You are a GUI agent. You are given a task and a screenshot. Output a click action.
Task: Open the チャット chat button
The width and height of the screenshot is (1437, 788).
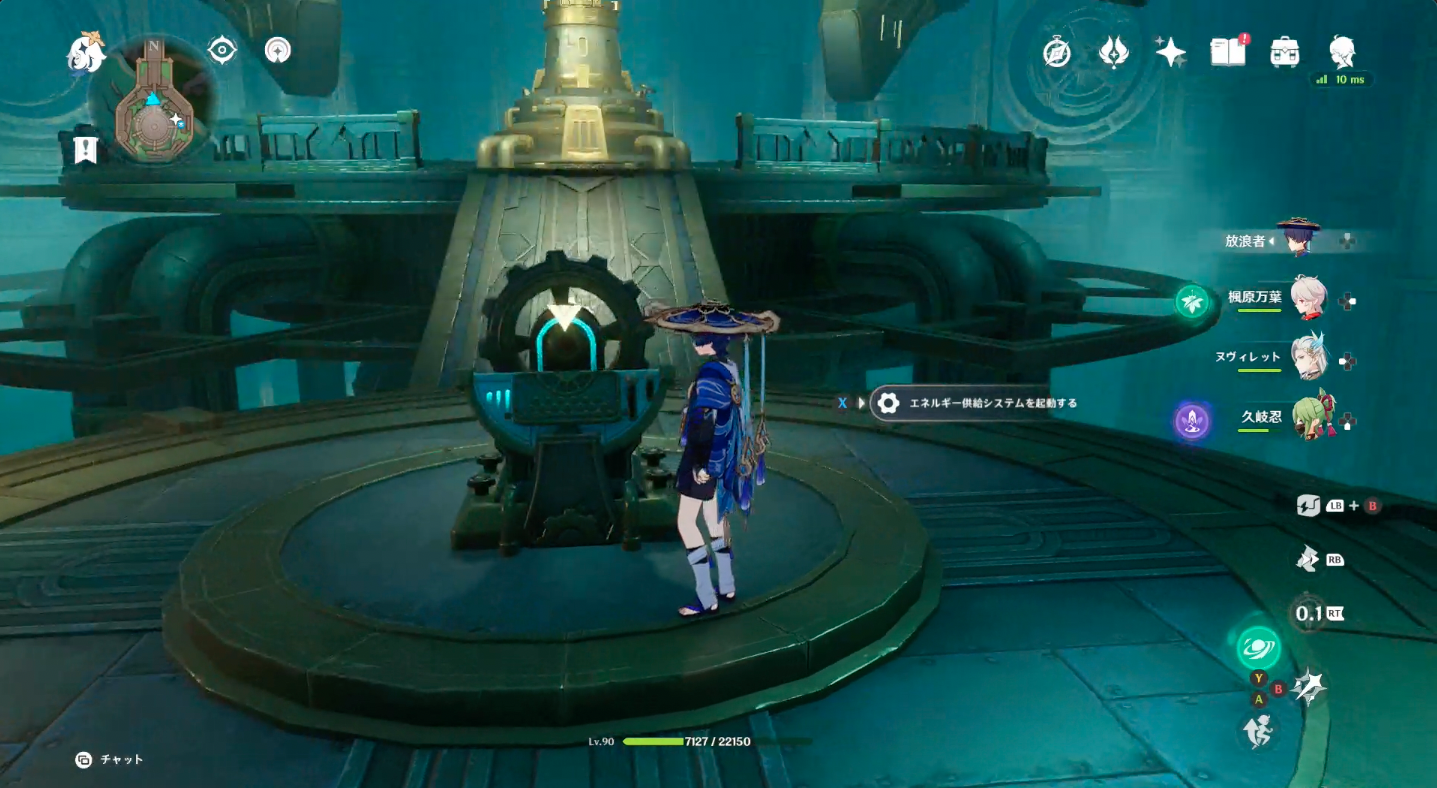pos(103,759)
